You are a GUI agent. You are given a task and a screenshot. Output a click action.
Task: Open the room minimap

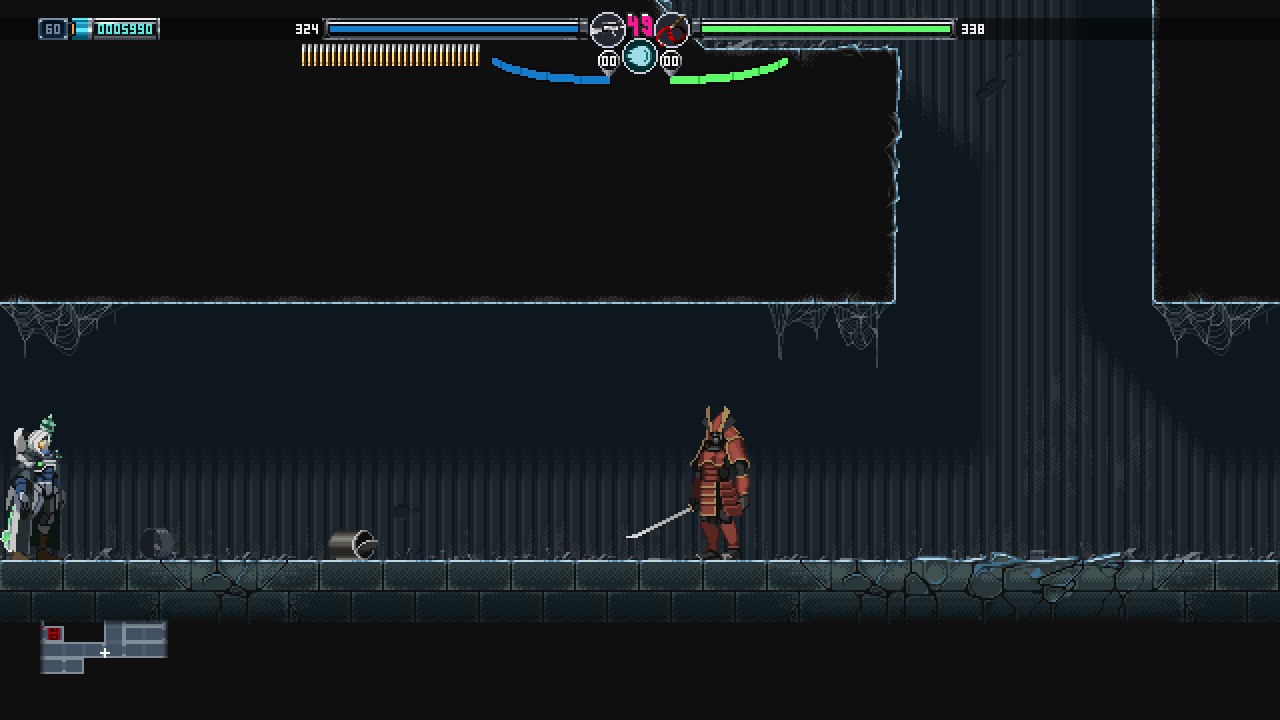pos(103,647)
